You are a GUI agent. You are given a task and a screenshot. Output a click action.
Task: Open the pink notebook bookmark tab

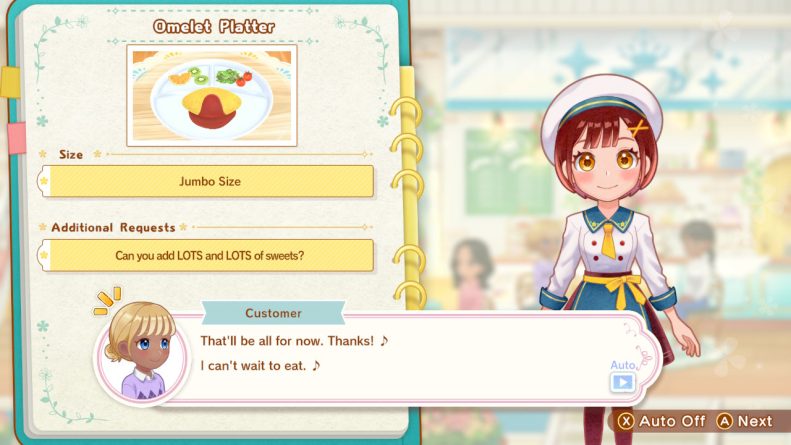click(x=15, y=137)
